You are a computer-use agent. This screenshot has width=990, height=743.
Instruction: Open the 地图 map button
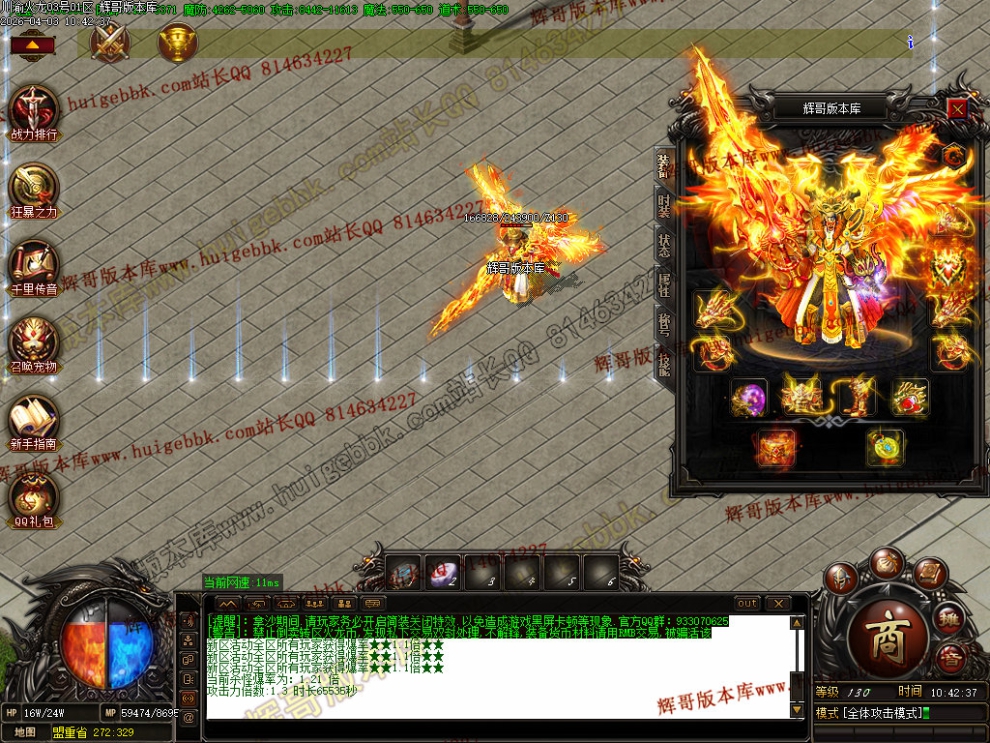click(x=25, y=732)
